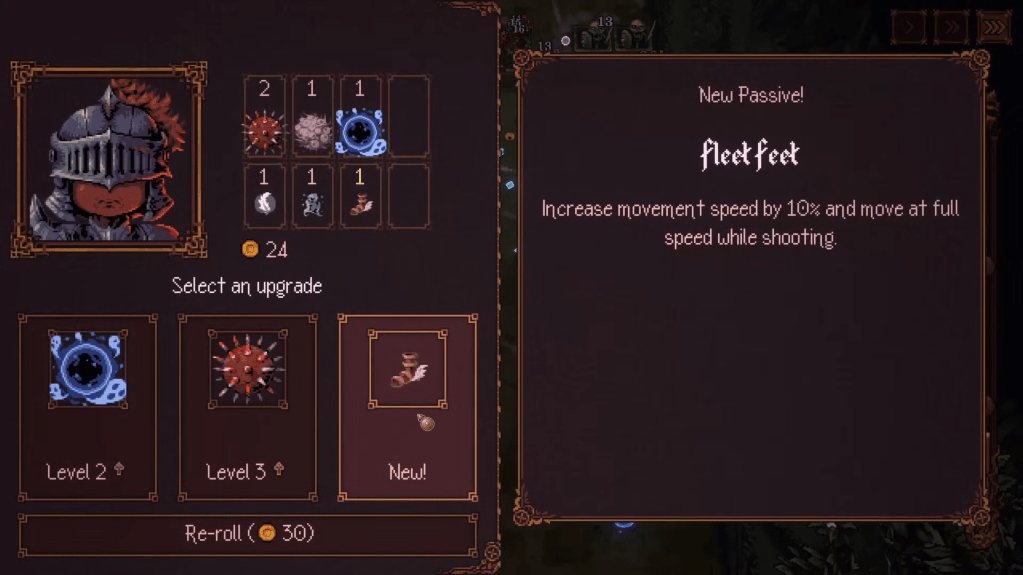The width and height of the screenshot is (1023, 575).
Task: View the grey ghost passive slot
Action: [x=312, y=196]
